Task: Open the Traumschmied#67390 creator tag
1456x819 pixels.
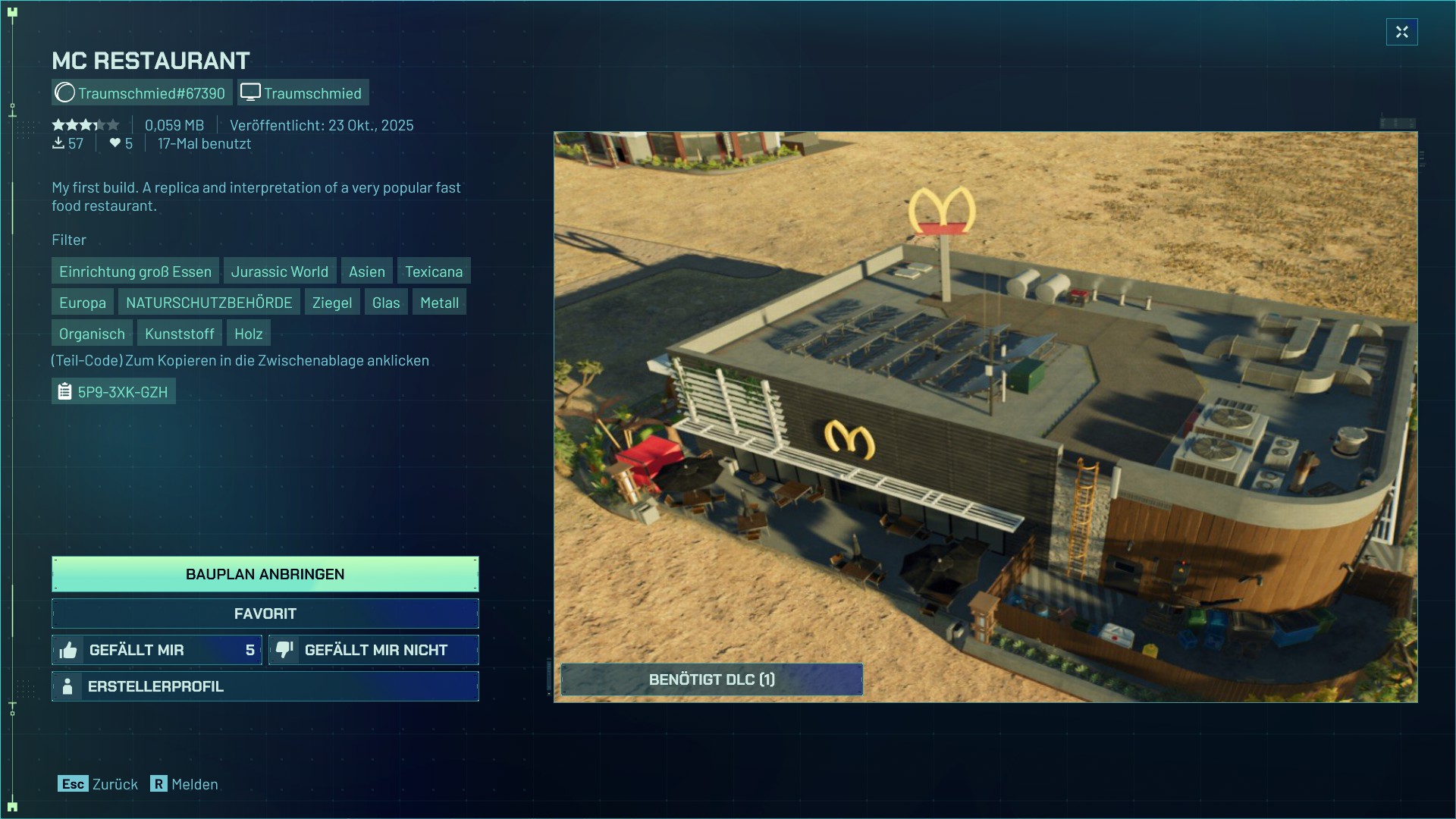Action: (x=142, y=93)
